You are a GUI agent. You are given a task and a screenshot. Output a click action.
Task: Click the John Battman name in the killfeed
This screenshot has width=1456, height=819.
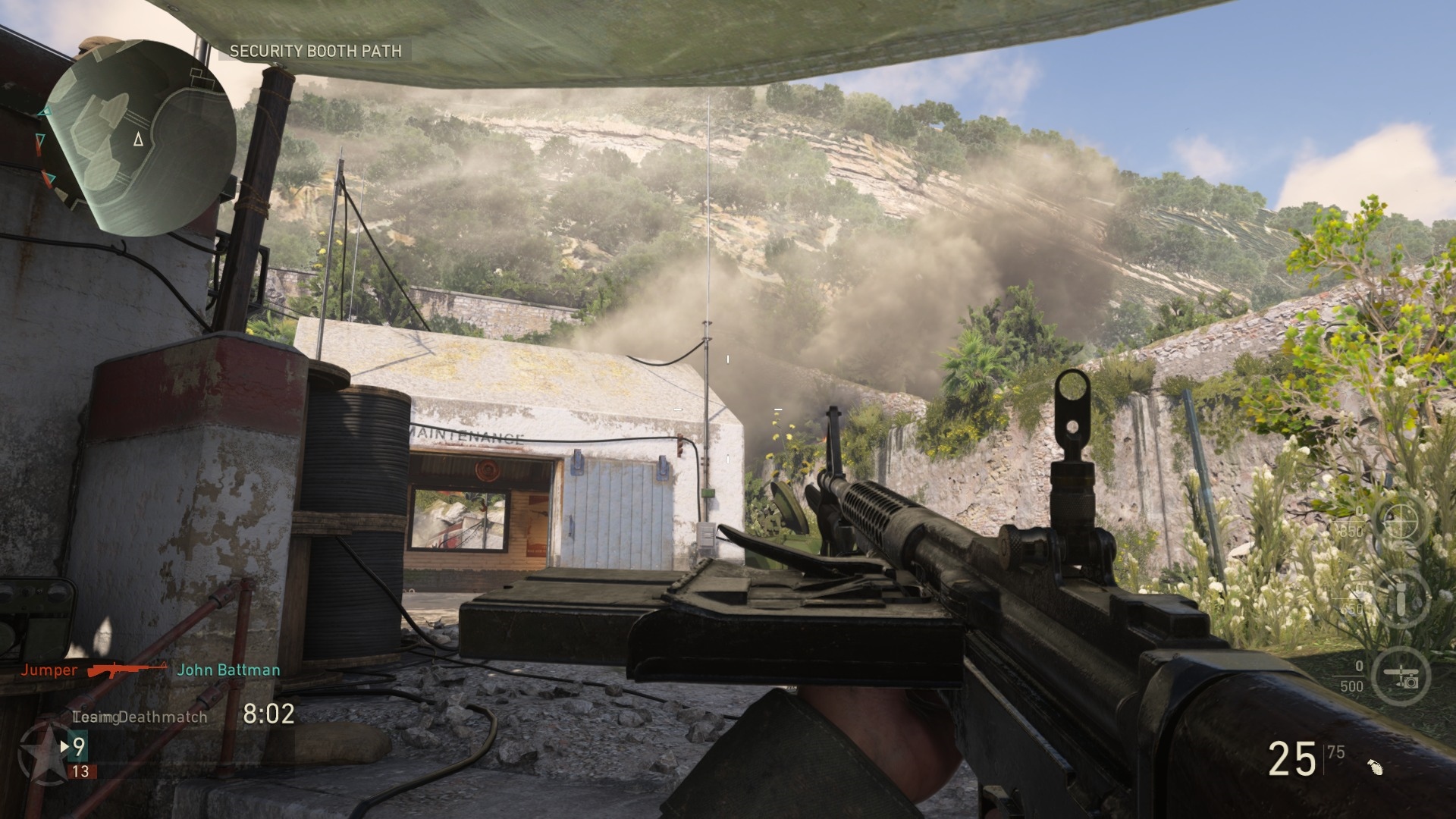(x=227, y=670)
